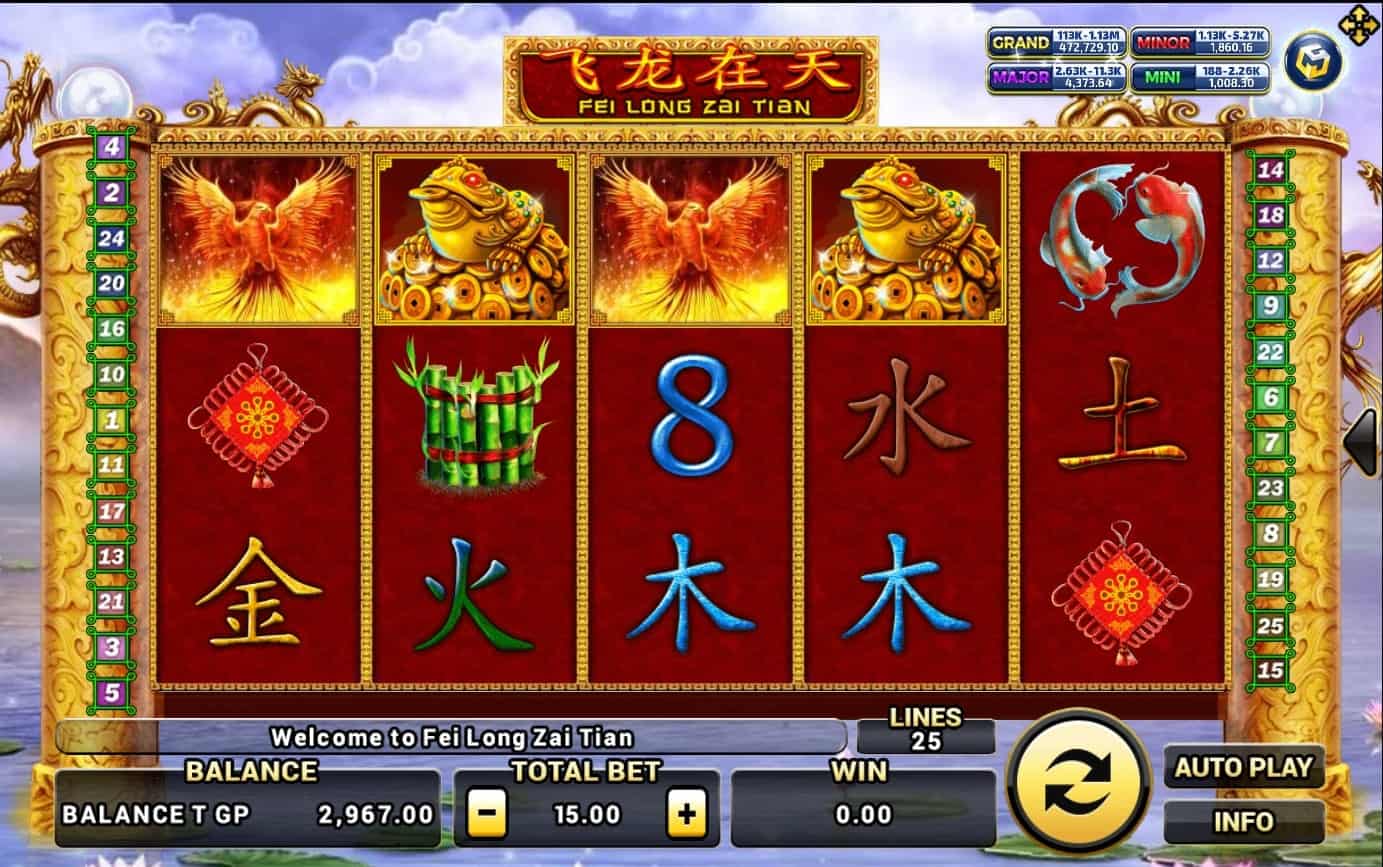The height and width of the screenshot is (867, 1383).
Task: Select the Mini jackpot panel
Action: tap(1200, 77)
